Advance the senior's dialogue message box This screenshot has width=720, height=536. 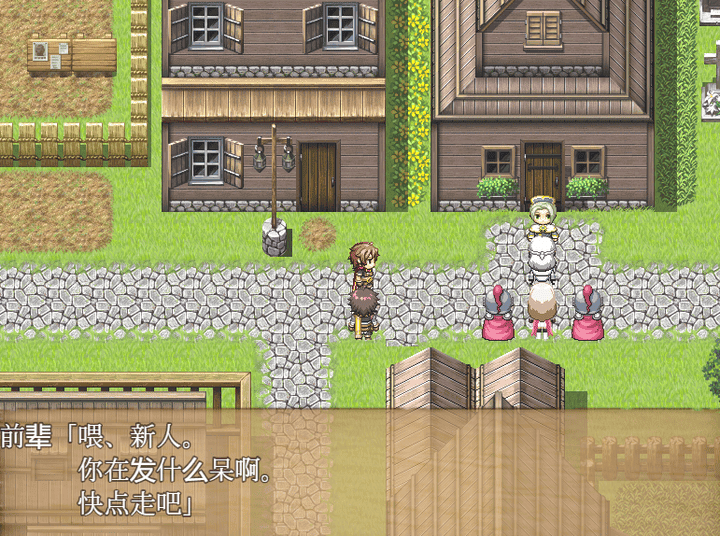[x=360, y=470]
